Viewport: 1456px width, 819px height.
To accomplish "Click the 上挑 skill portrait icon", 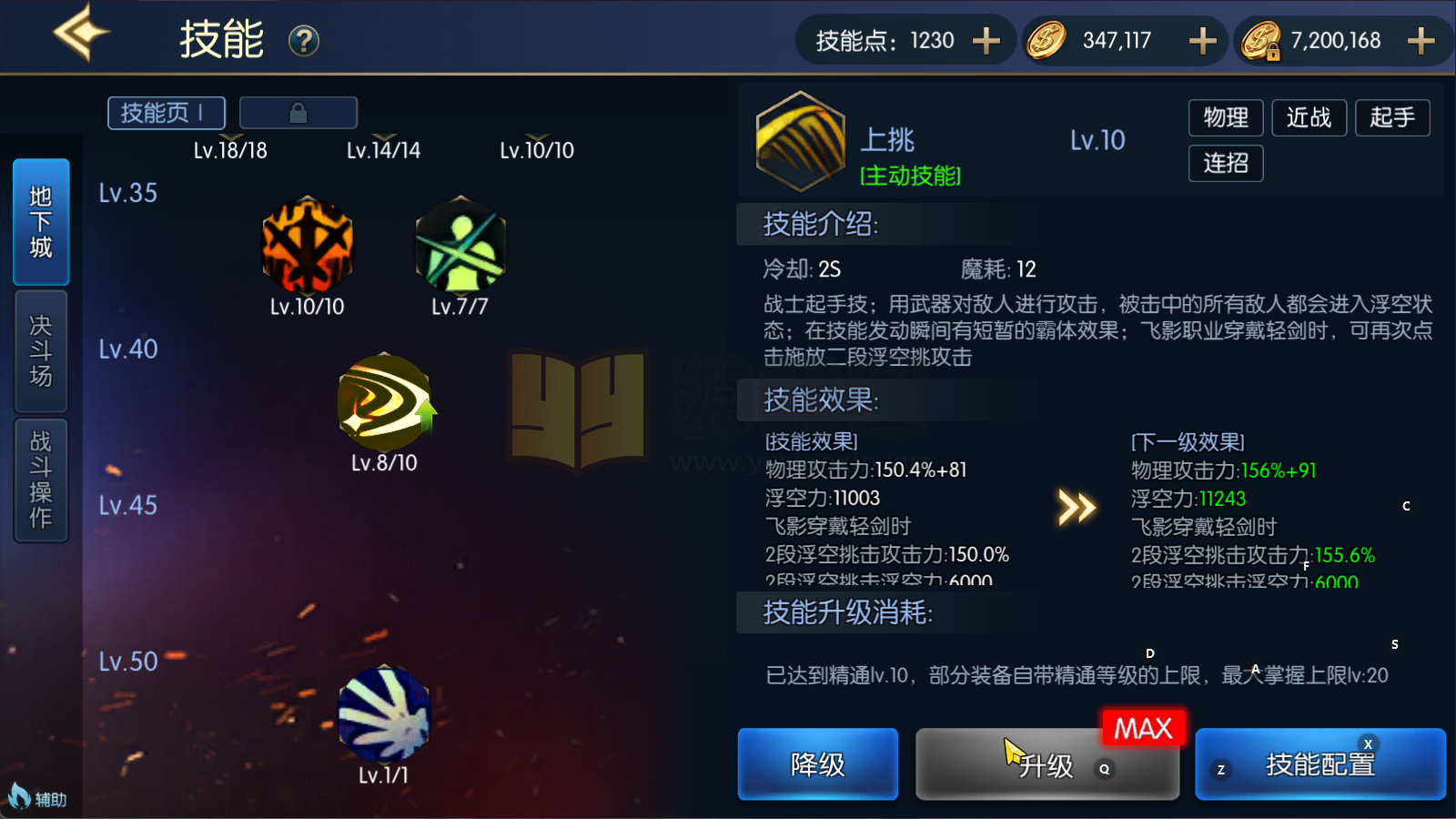I will tap(799, 141).
